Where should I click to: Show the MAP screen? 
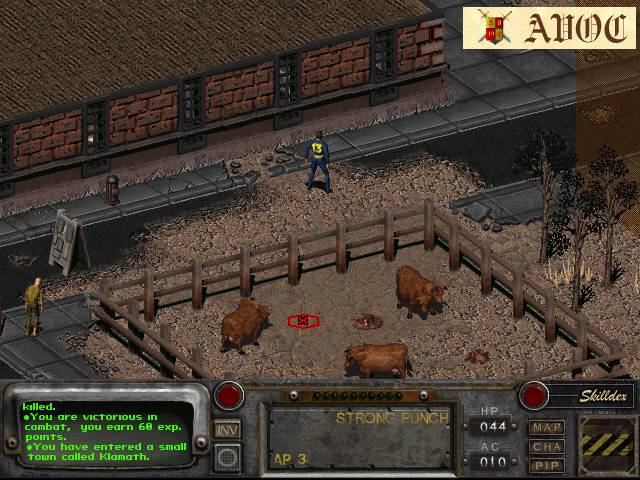(x=547, y=428)
